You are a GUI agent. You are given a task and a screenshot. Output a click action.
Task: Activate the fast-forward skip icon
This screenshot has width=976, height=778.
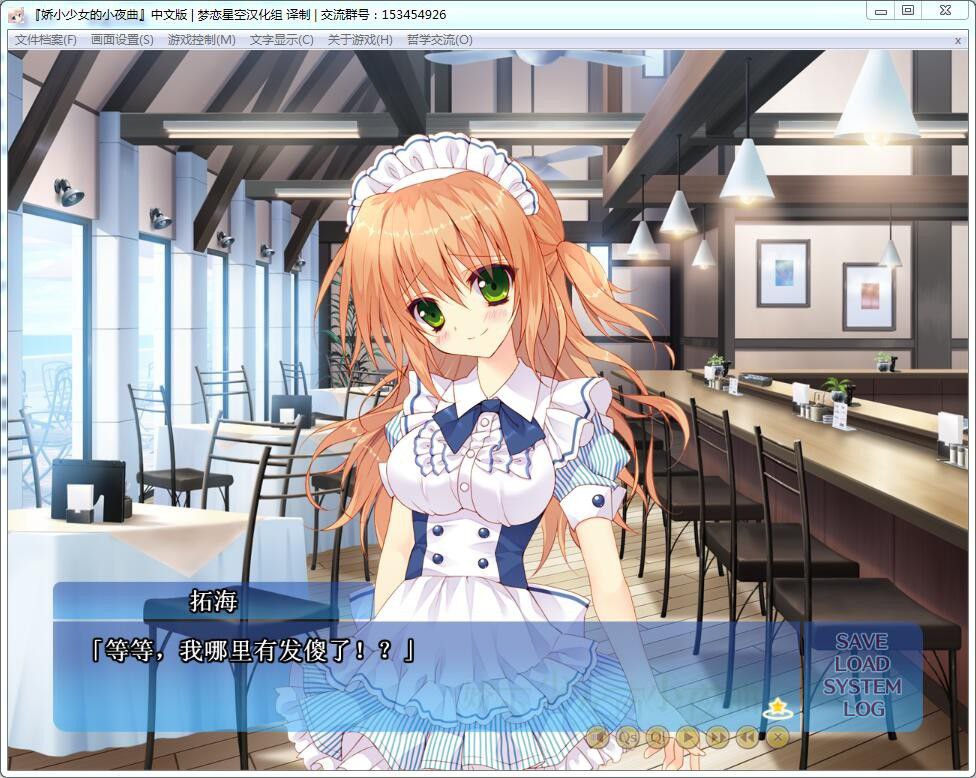pos(718,737)
